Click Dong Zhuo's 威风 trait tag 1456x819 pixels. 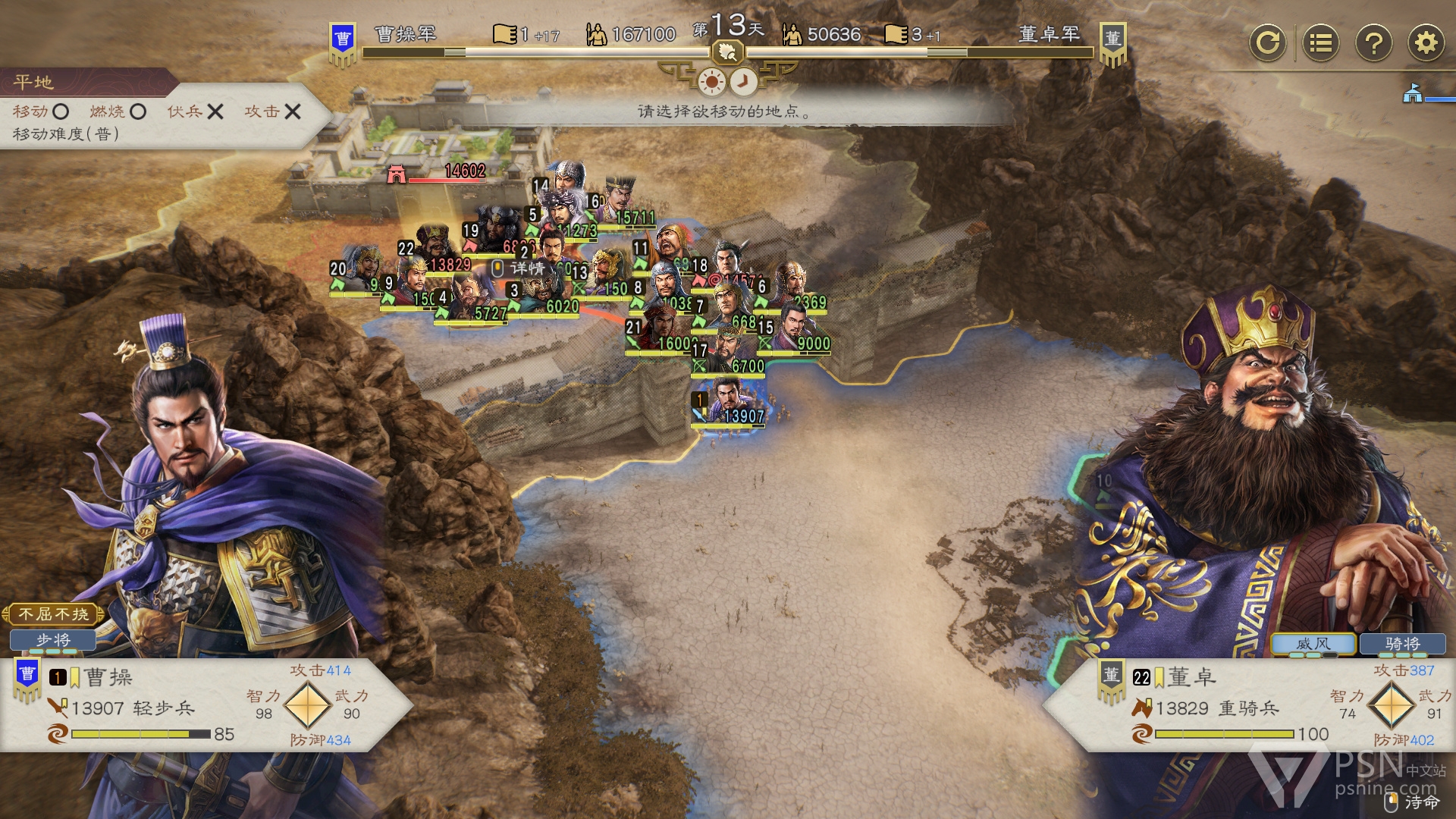[x=1313, y=644]
